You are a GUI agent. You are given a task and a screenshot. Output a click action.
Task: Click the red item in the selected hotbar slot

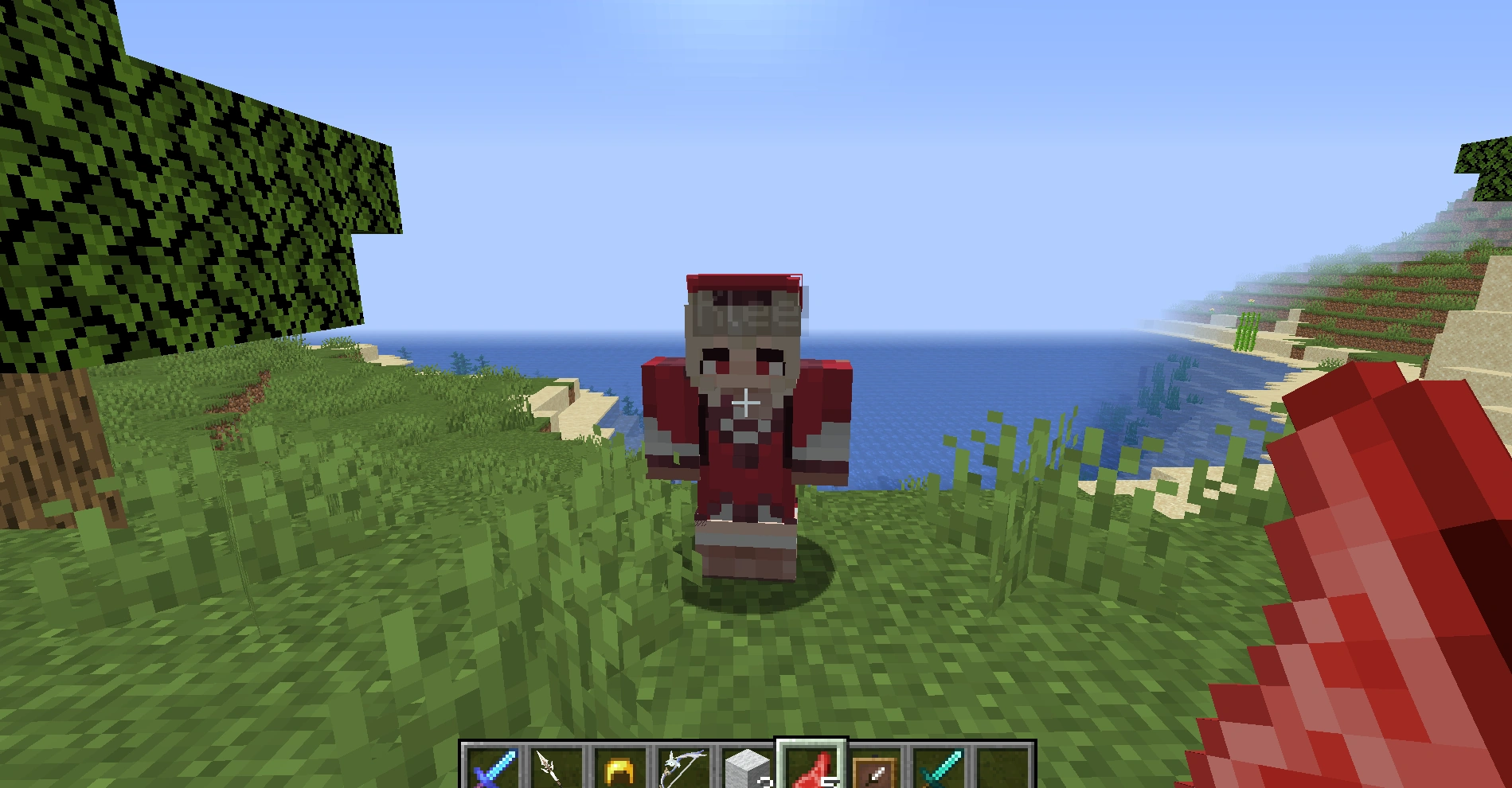(x=811, y=767)
